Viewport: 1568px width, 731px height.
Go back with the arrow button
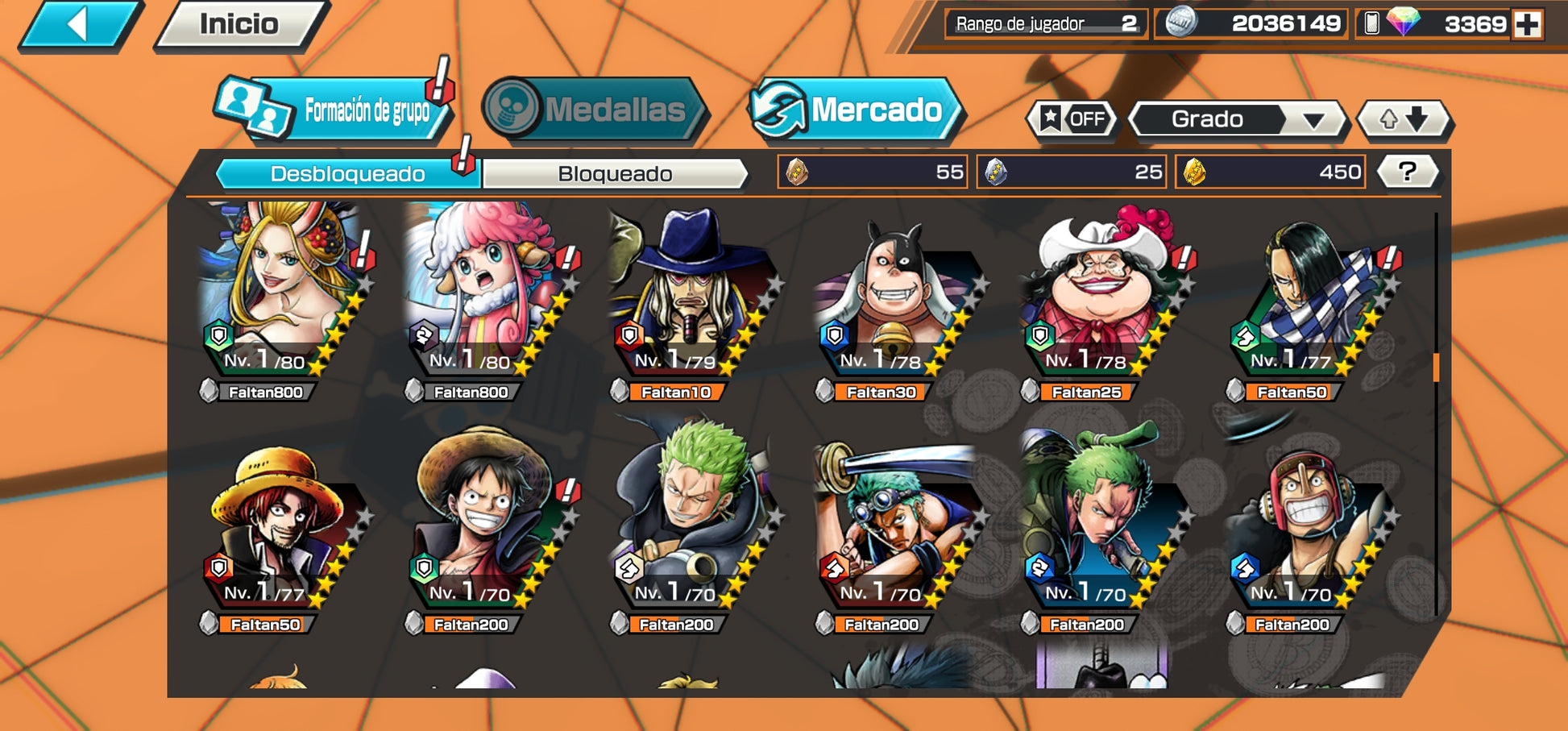click(x=79, y=24)
